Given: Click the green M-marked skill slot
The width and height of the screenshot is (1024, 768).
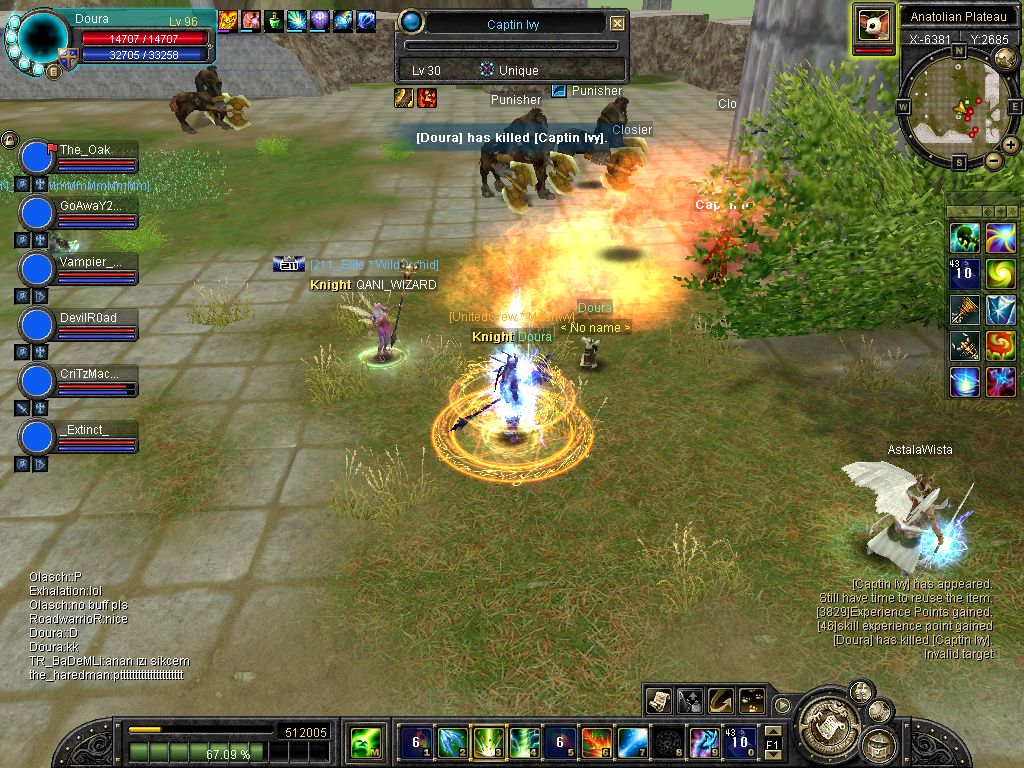Looking at the screenshot, I should [364, 743].
